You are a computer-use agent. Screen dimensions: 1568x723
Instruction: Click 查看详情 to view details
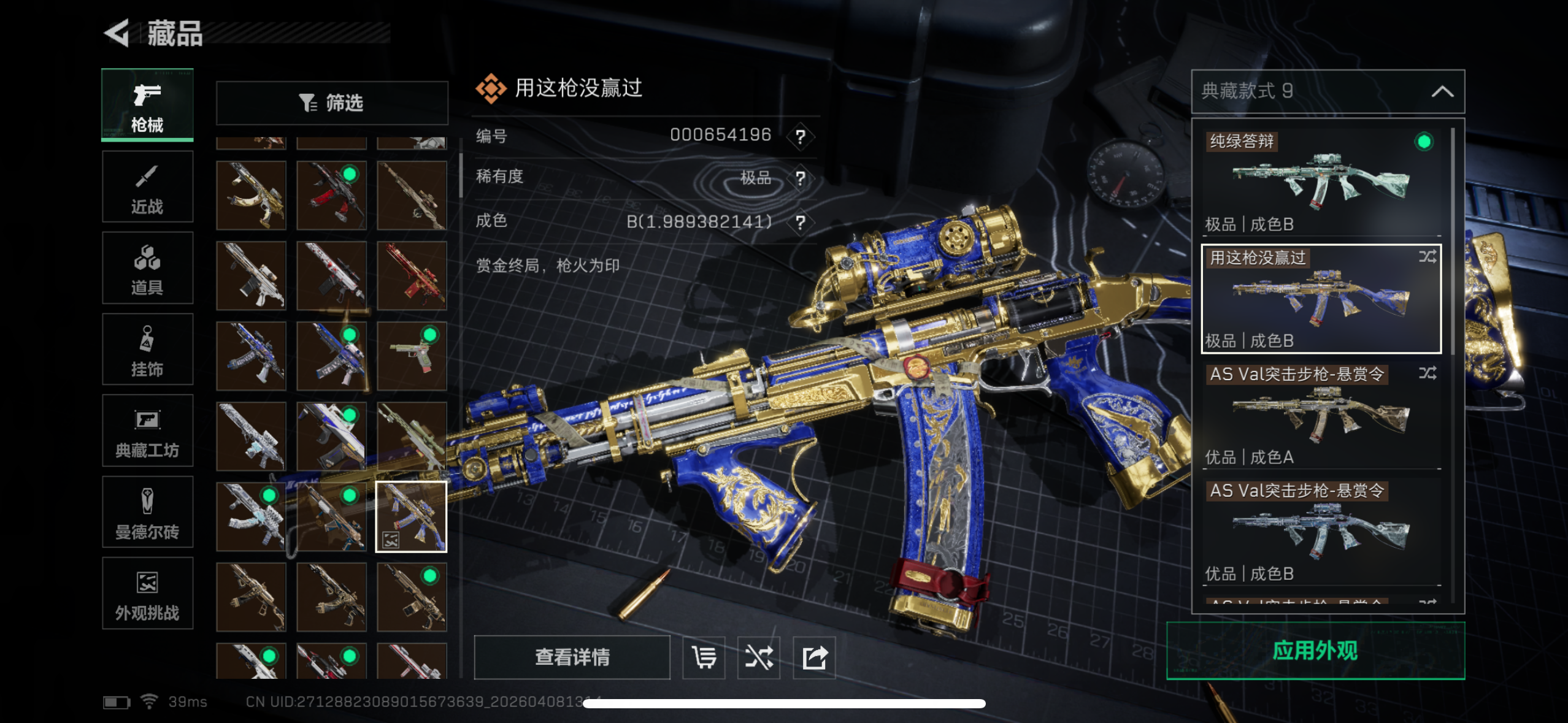pos(572,657)
